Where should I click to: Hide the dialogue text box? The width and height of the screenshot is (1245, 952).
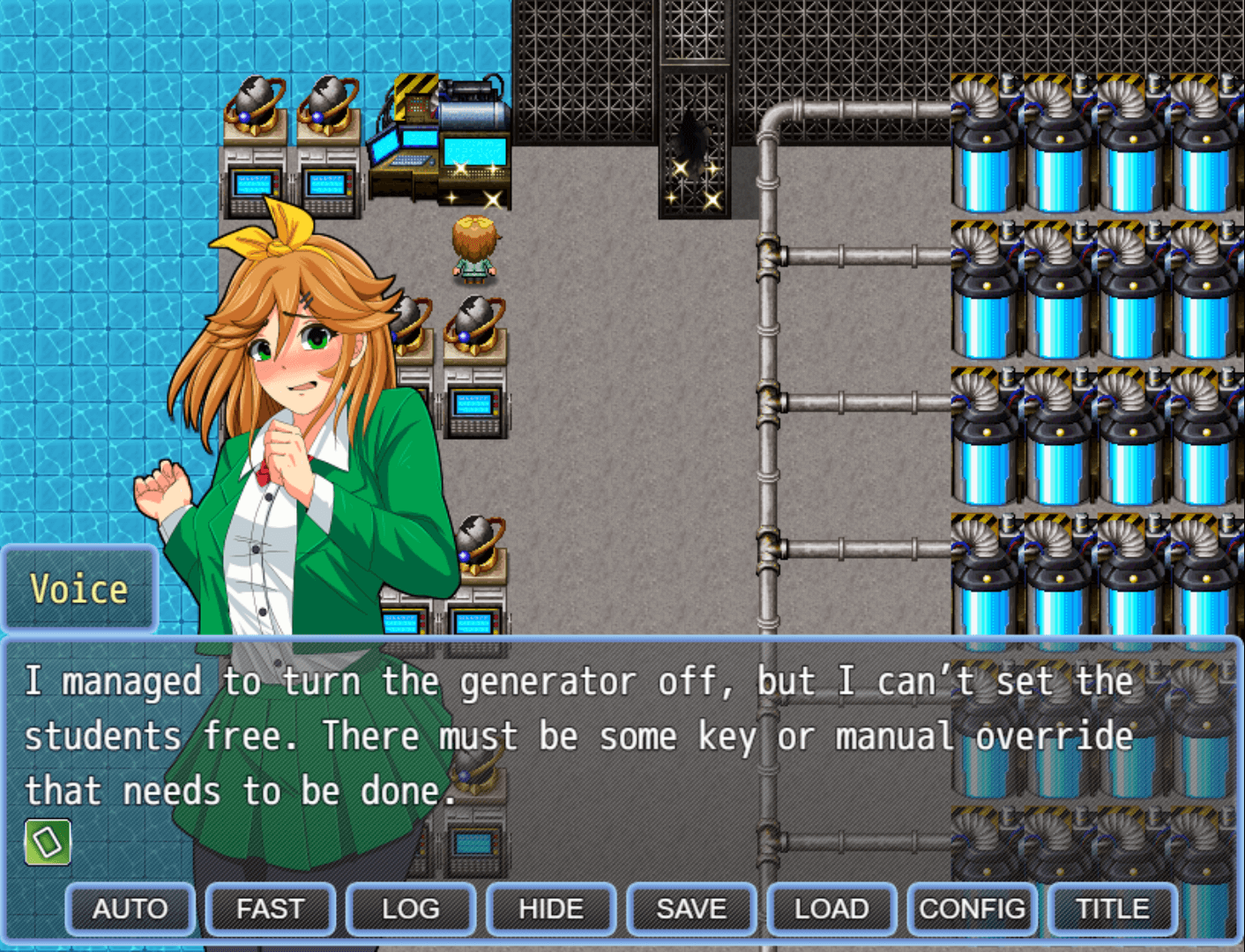550,909
